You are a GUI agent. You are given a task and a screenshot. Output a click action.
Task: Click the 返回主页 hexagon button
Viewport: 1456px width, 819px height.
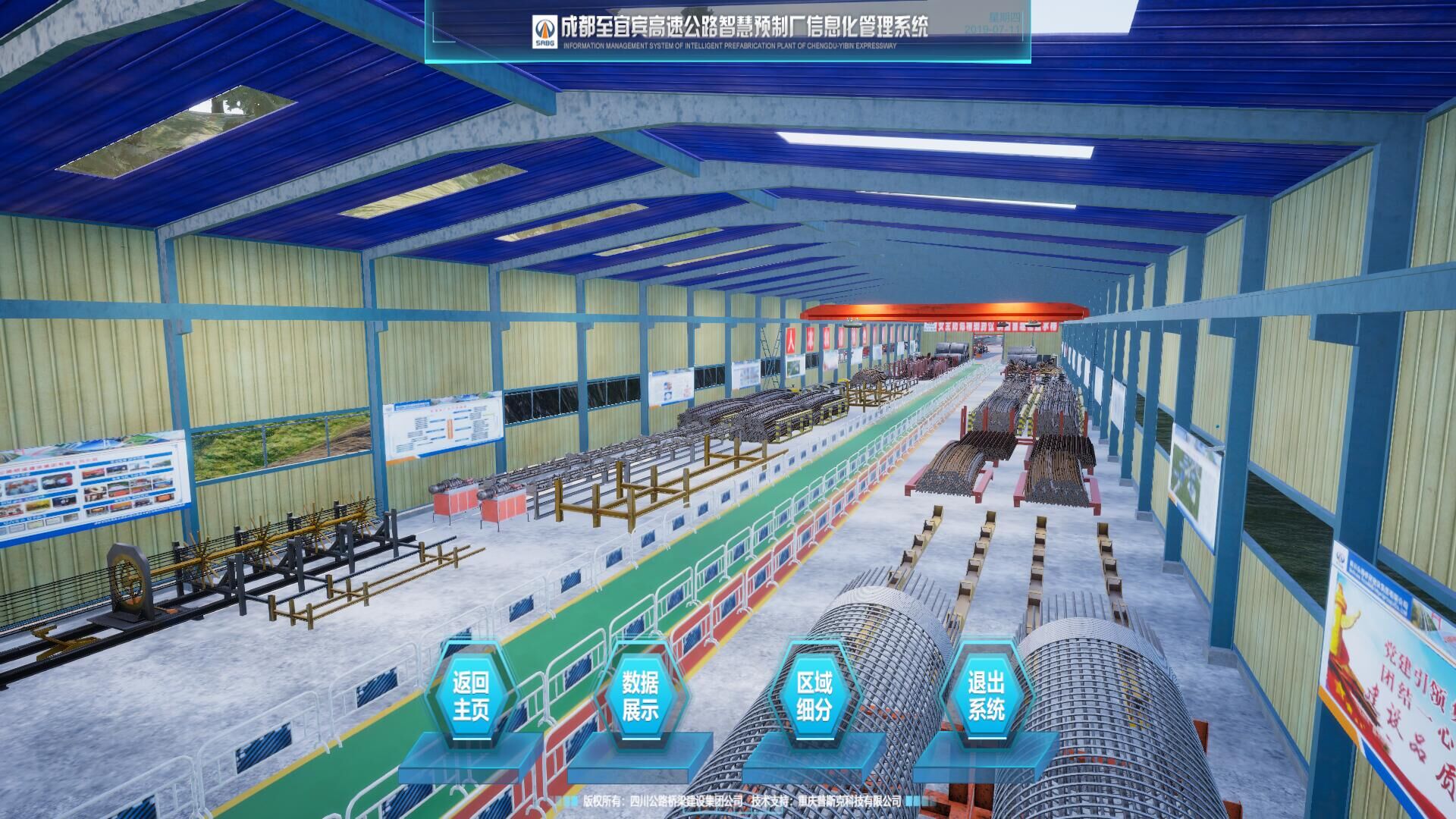[x=470, y=696]
